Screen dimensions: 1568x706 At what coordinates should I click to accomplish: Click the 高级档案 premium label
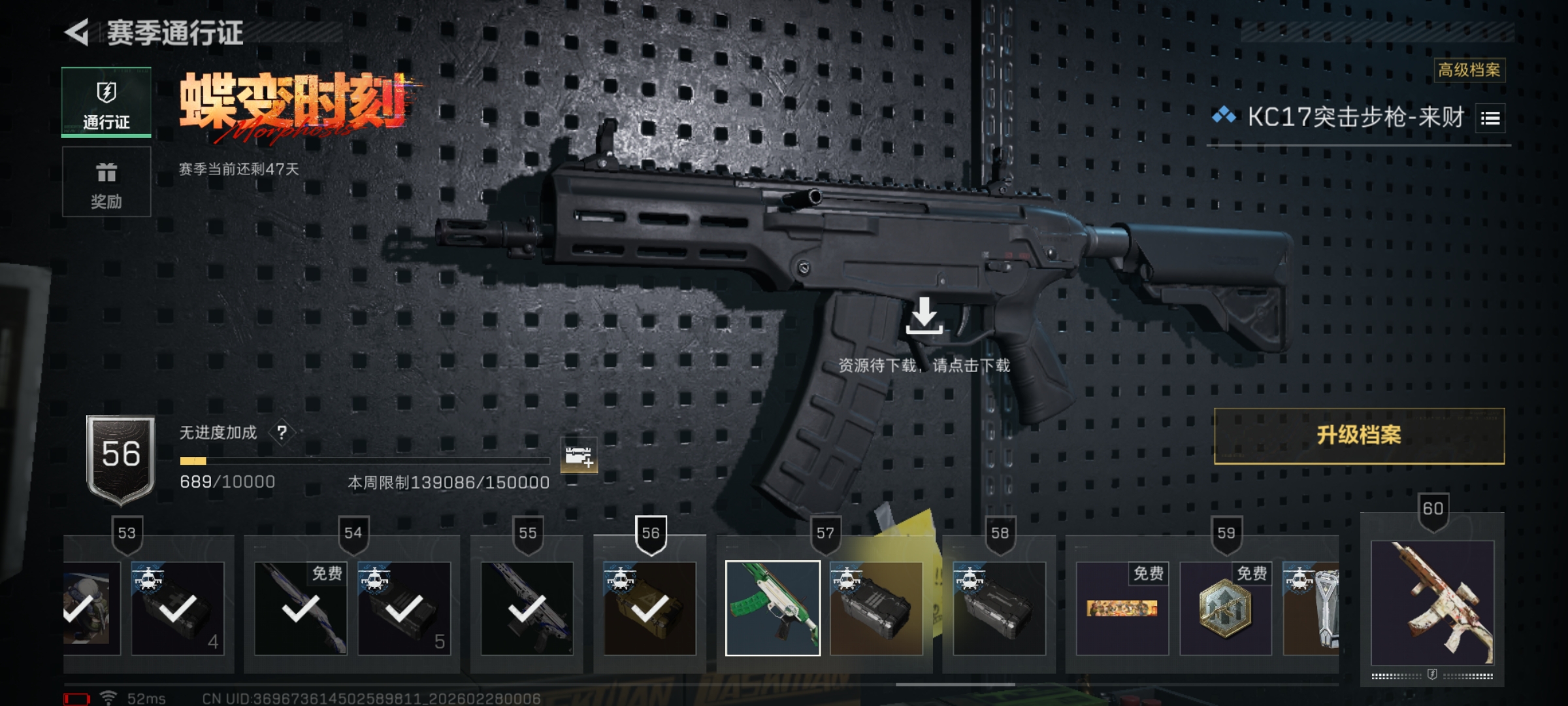point(1469,70)
